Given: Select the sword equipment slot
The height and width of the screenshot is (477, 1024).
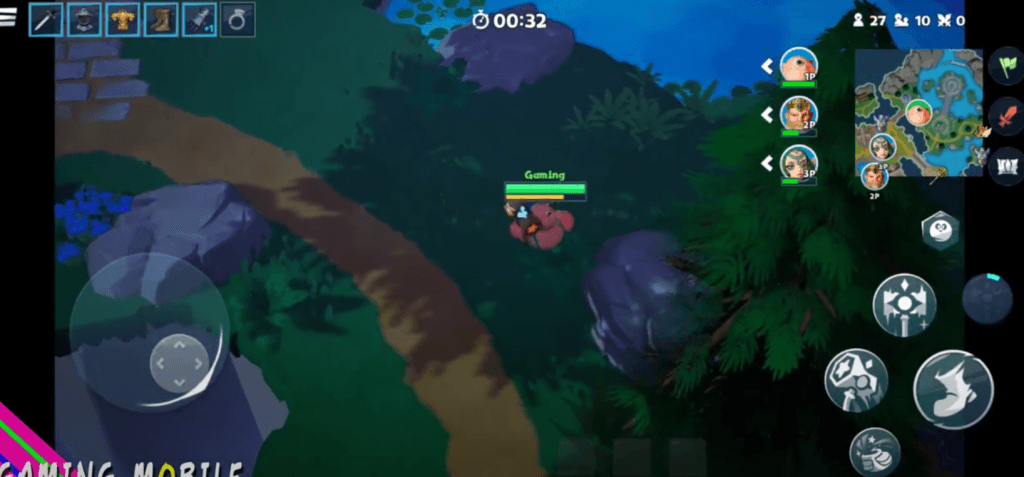Looking at the screenshot, I should pos(46,19).
